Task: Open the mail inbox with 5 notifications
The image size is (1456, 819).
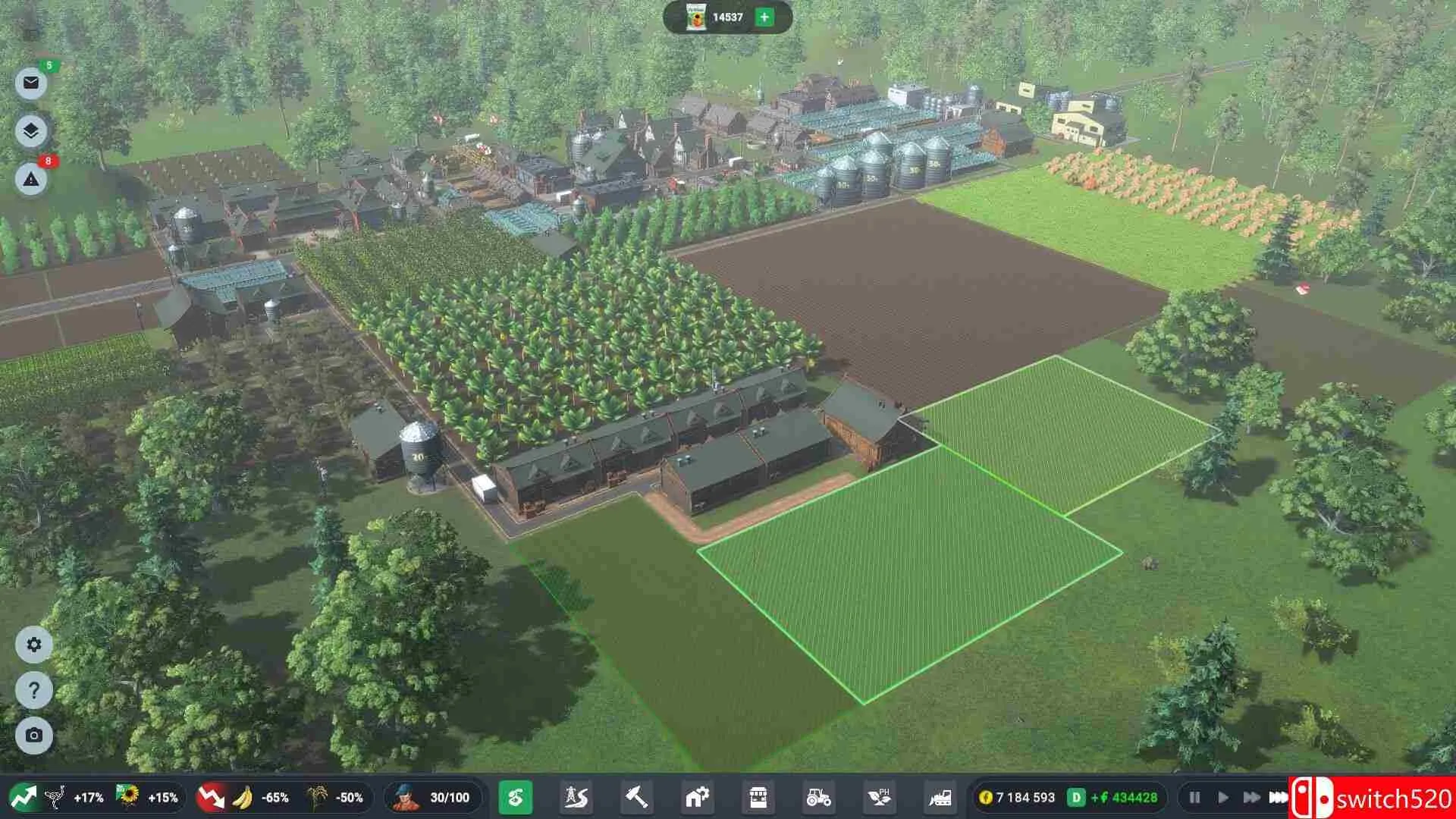Action: coord(30,81)
